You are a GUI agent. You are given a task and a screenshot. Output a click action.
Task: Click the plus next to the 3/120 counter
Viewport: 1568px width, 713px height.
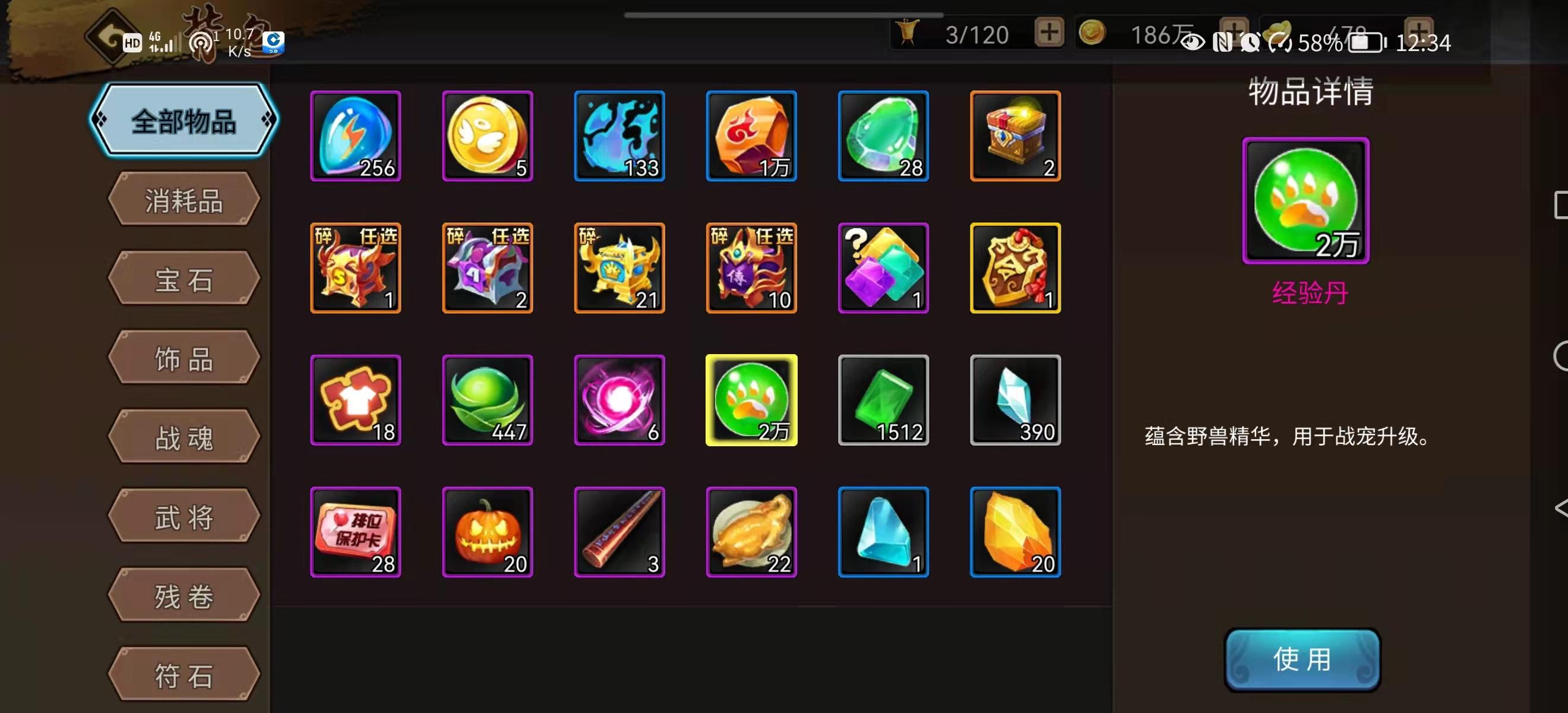pos(1048,33)
